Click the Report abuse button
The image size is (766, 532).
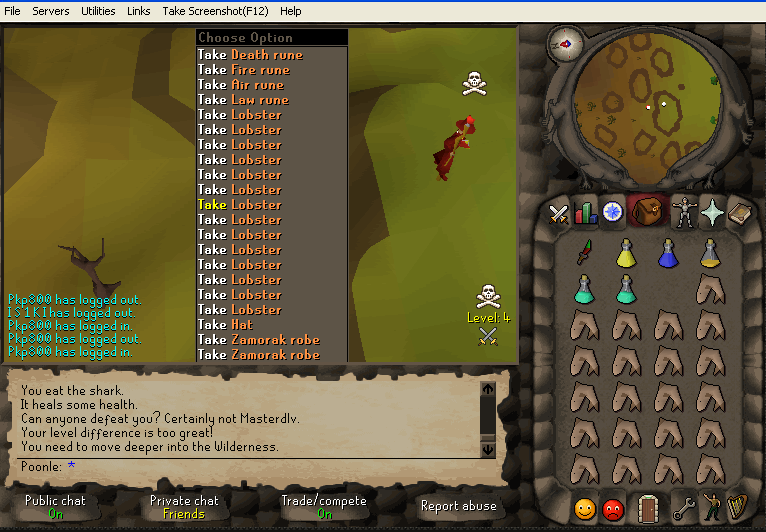point(459,506)
